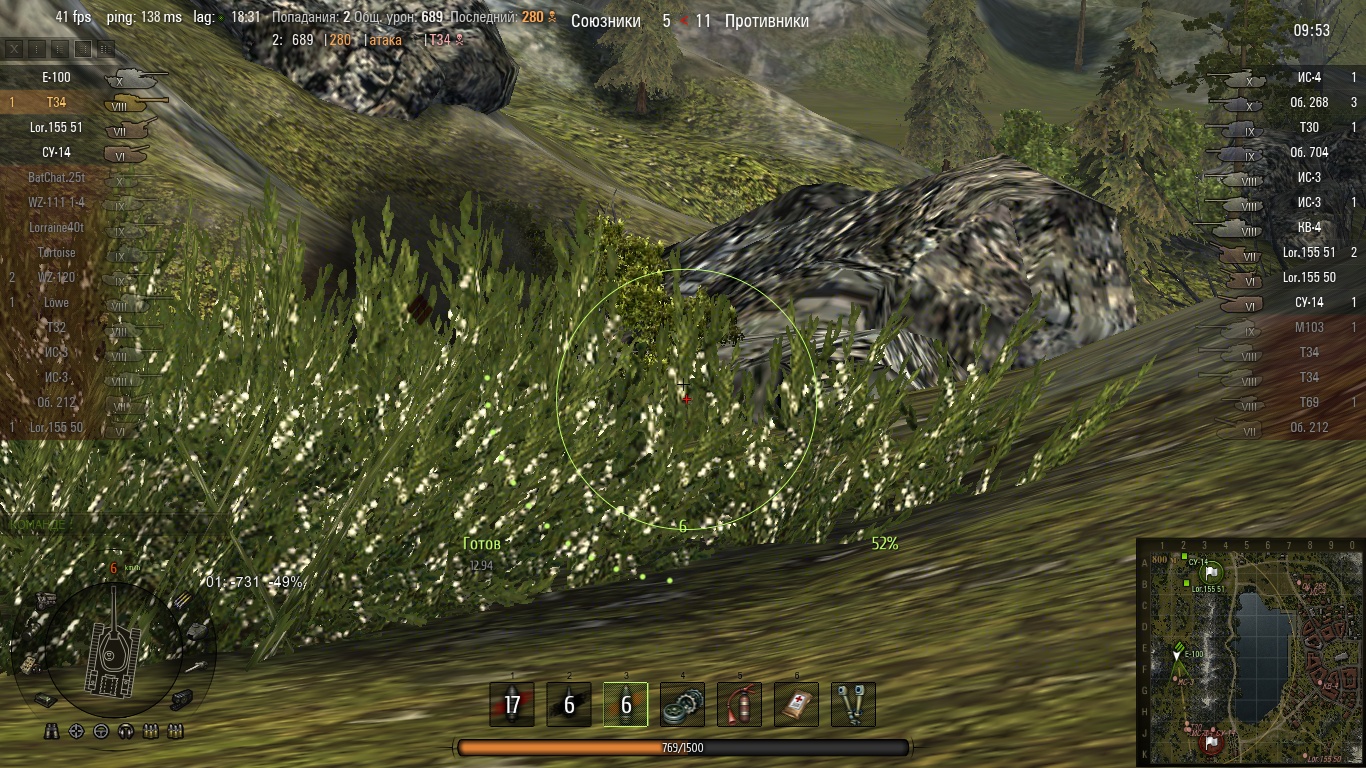Click the radio operator headphones crew icon
Image resolution: width=1366 pixels, height=768 pixels.
pos(126,732)
